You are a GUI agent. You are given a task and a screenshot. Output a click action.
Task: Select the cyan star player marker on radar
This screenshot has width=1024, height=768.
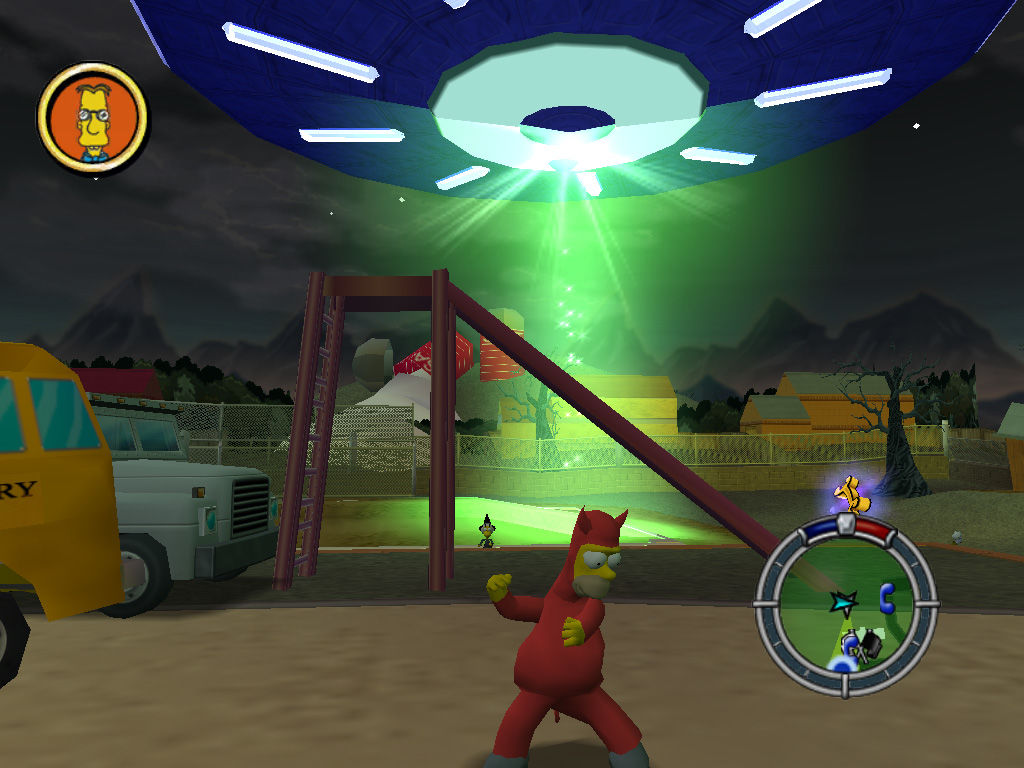pyautogui.click(x=841, y=601)
